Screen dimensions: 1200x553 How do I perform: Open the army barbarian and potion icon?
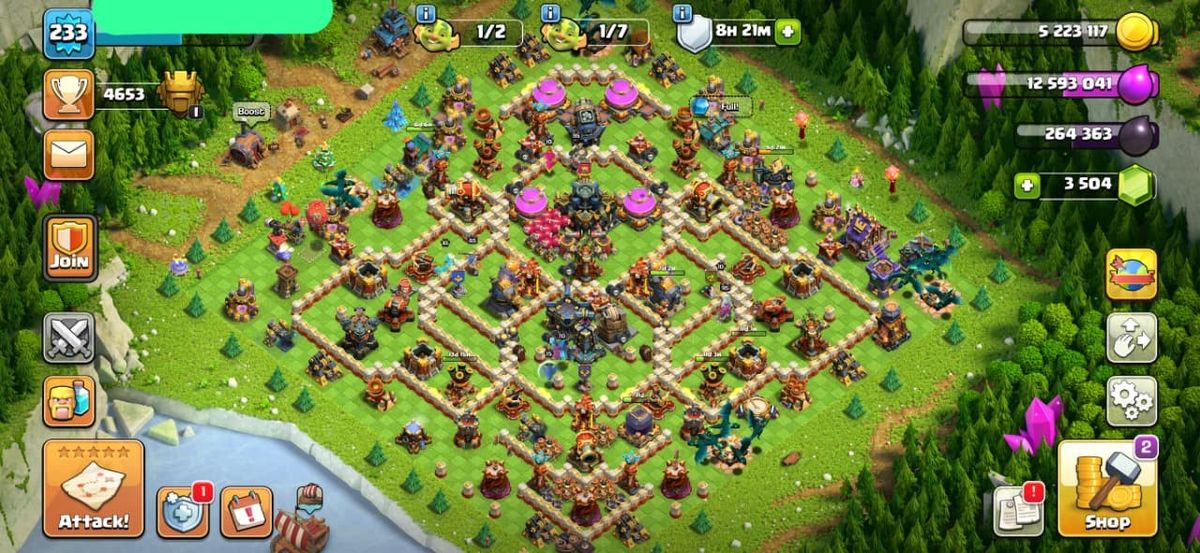(69, 401)
